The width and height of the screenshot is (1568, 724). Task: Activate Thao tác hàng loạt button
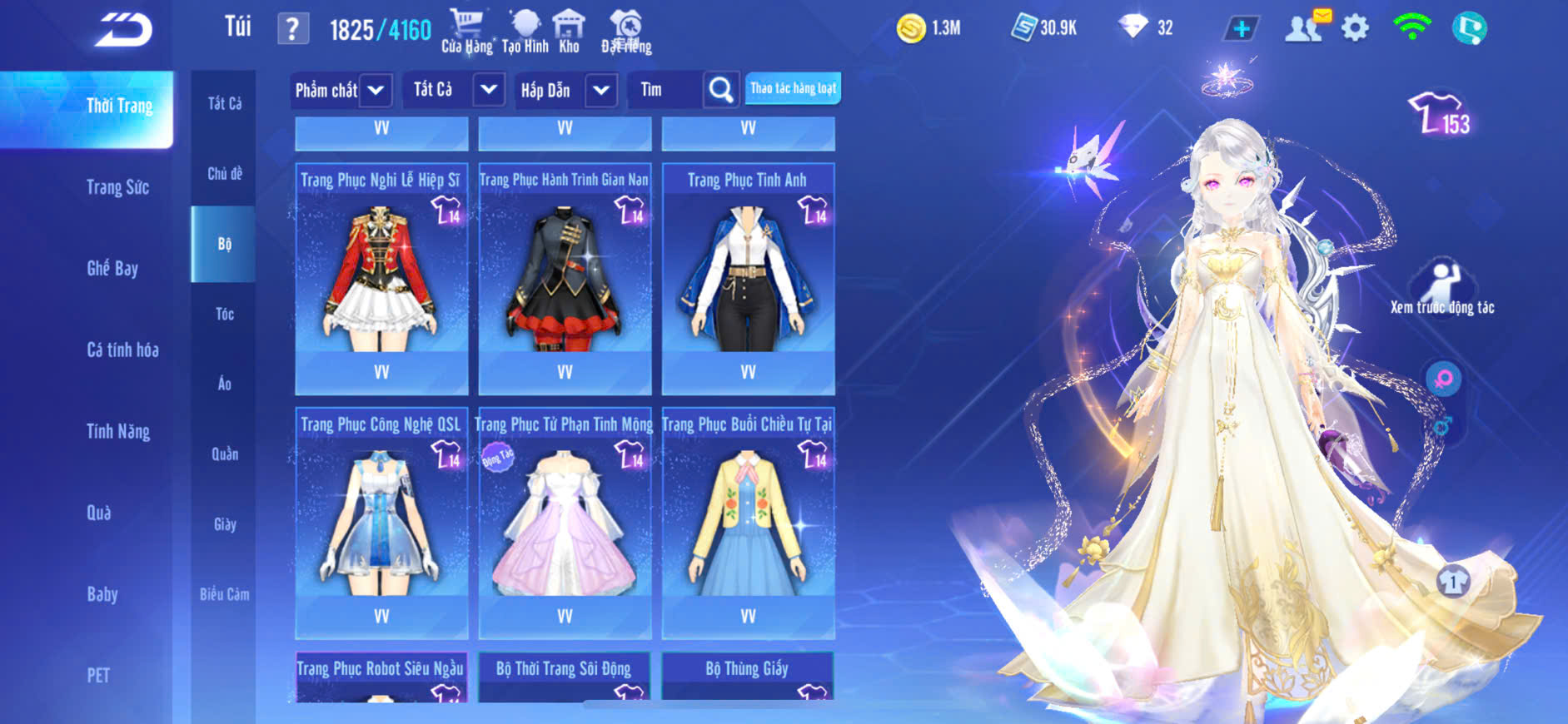[x=793, y=88]
